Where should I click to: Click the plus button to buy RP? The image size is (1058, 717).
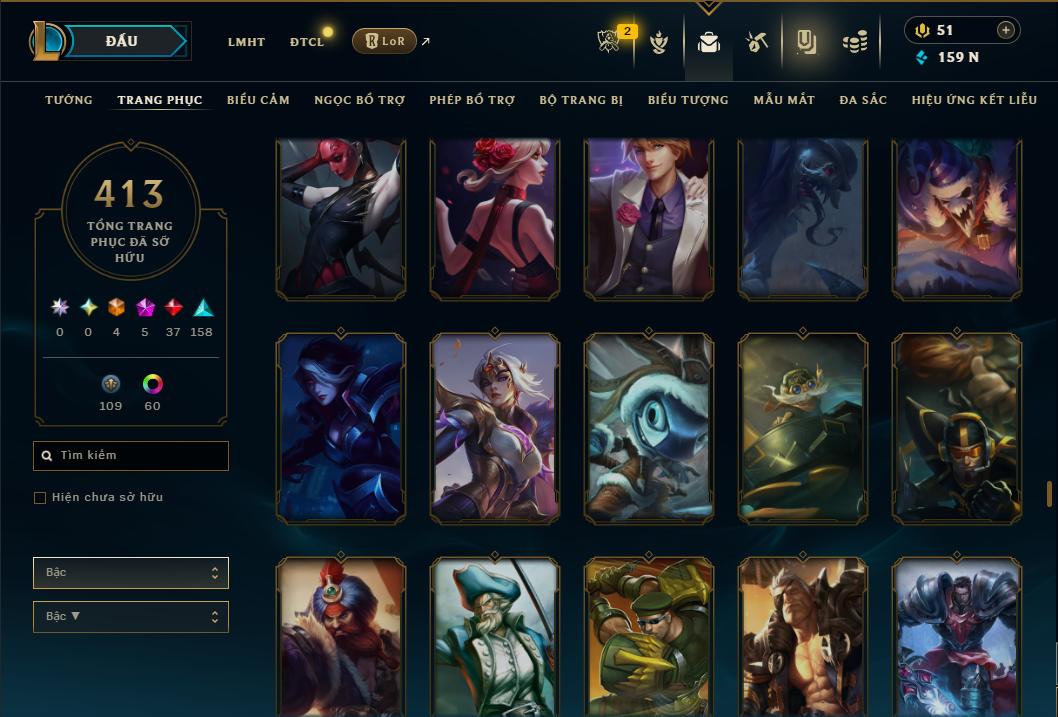tap(1005, 31)
